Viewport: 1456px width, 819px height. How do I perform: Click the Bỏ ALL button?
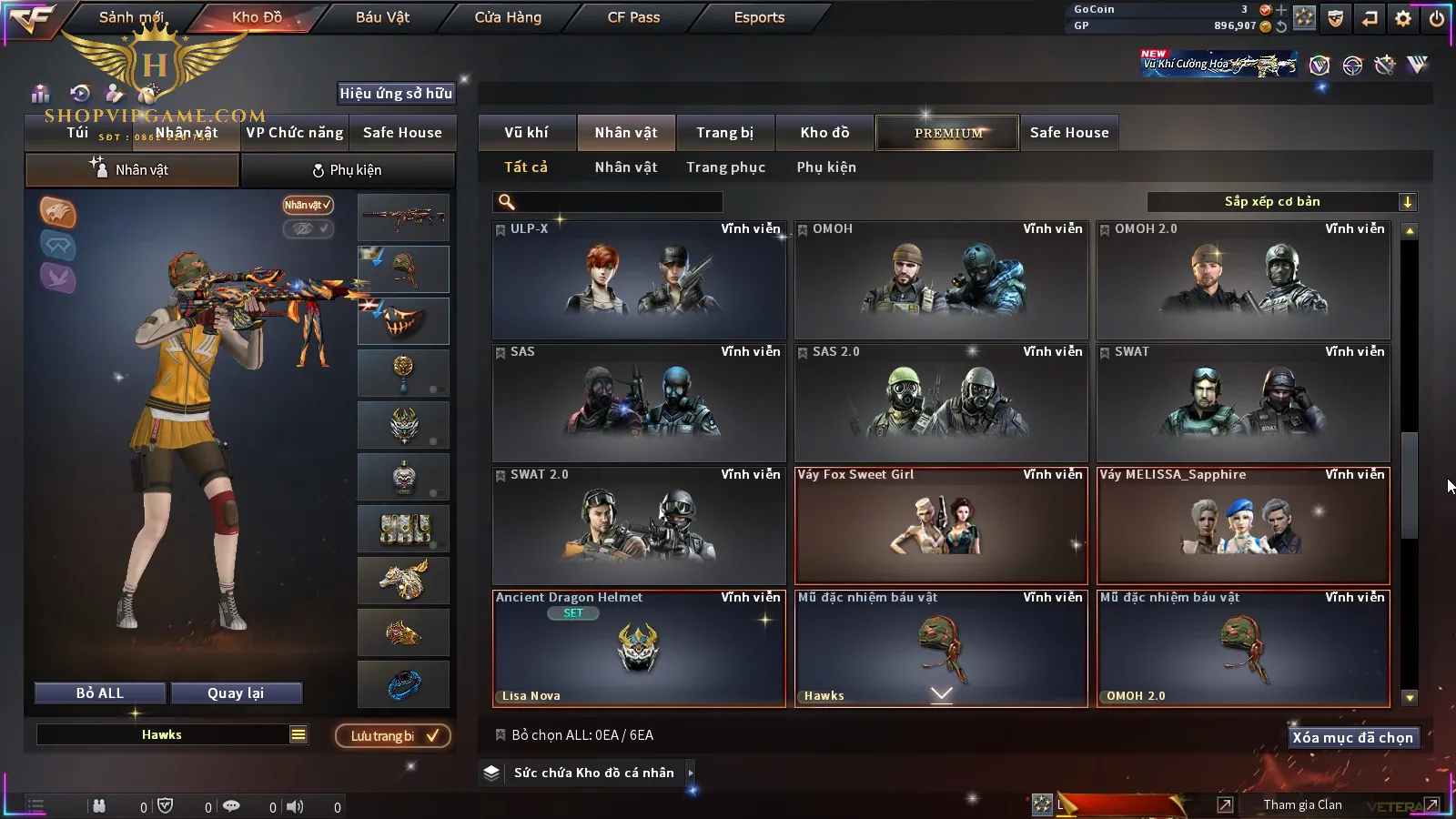[x=99, y=693]
